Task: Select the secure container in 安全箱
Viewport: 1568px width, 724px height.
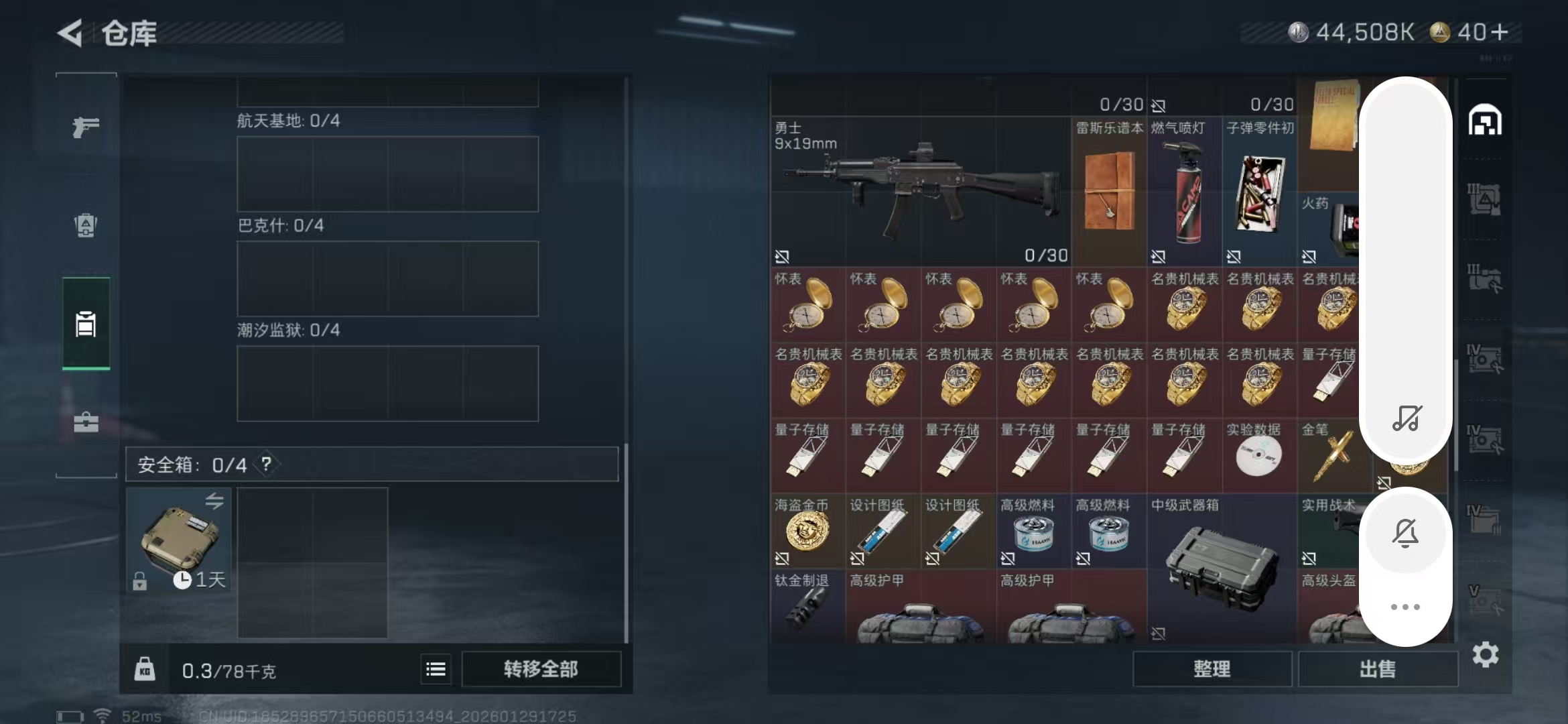Action: tap(179, 540)
